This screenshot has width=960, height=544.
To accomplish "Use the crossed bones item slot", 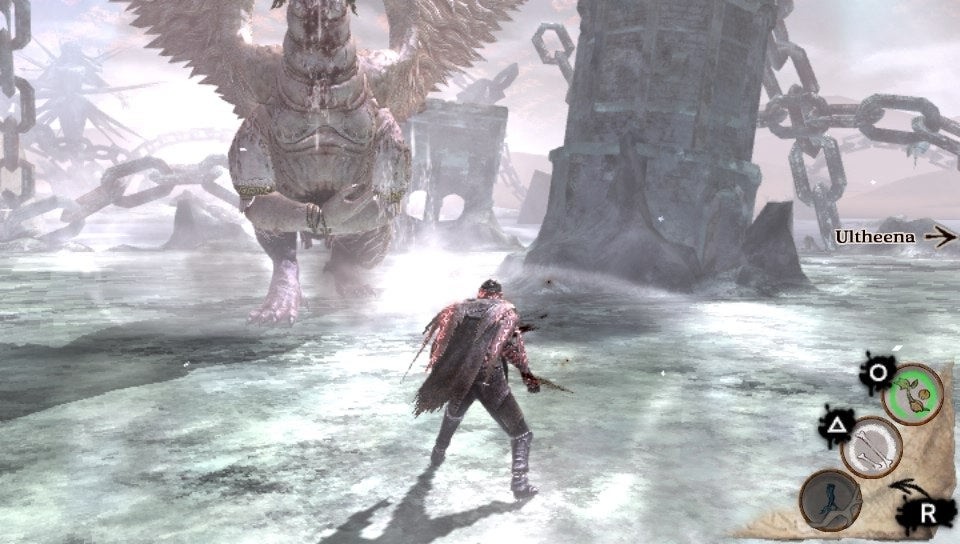I will [871, 447].
